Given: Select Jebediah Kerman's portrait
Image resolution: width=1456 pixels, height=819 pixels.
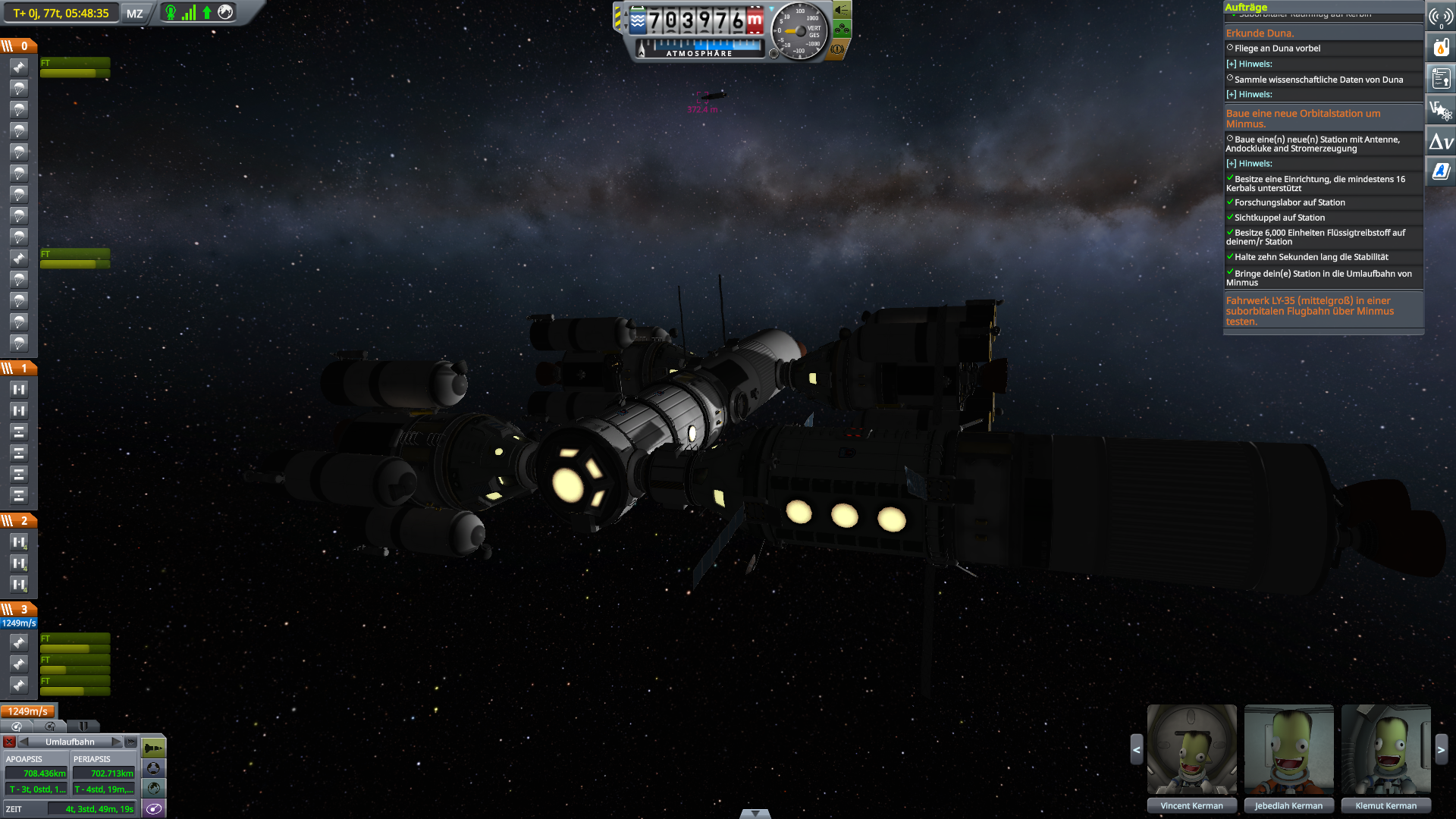Looking at the screenshot, I should coord(1288,750).
